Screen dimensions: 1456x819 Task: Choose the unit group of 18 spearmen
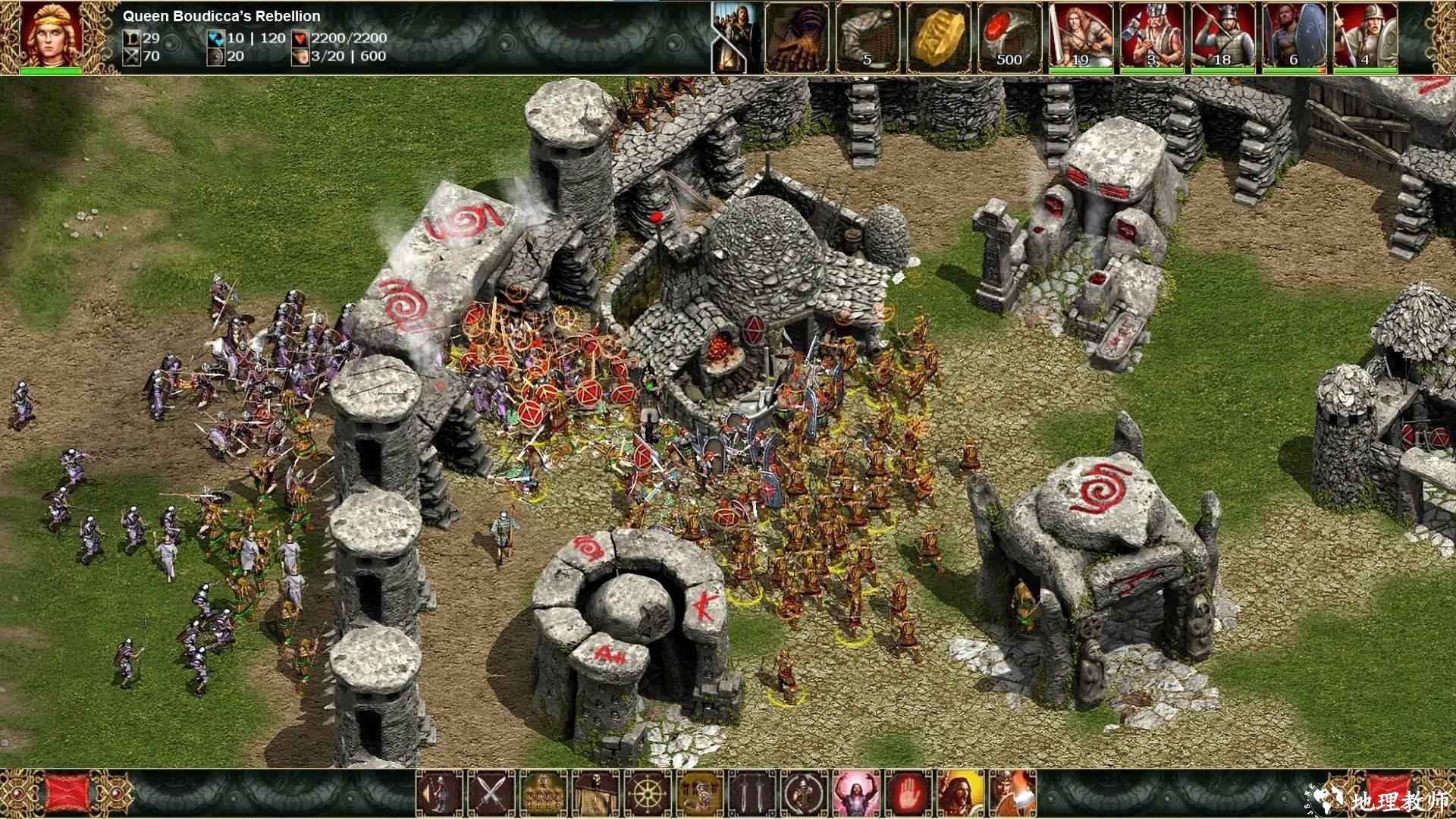point(1222,38)
